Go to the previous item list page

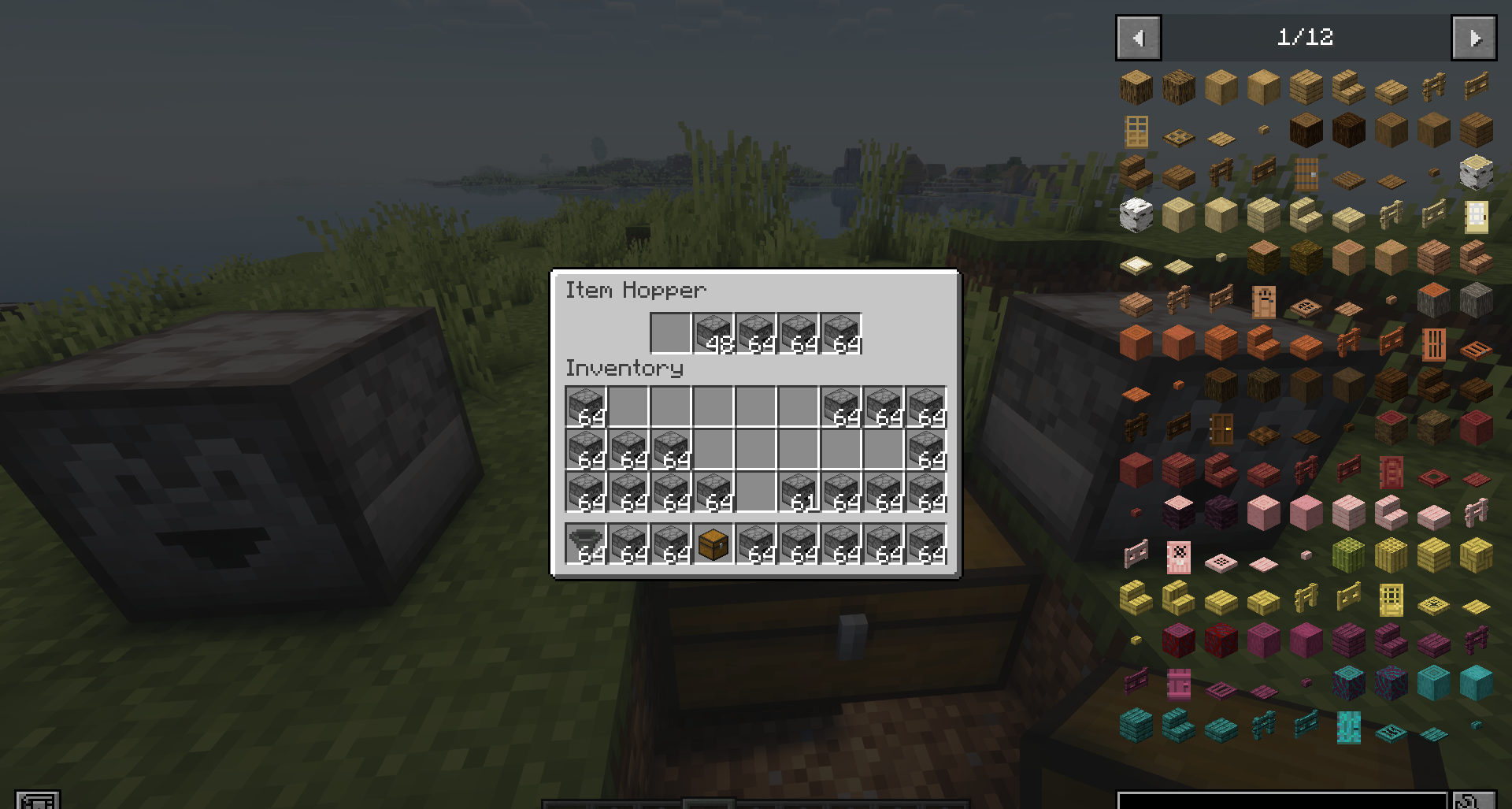click(1138, 38)
